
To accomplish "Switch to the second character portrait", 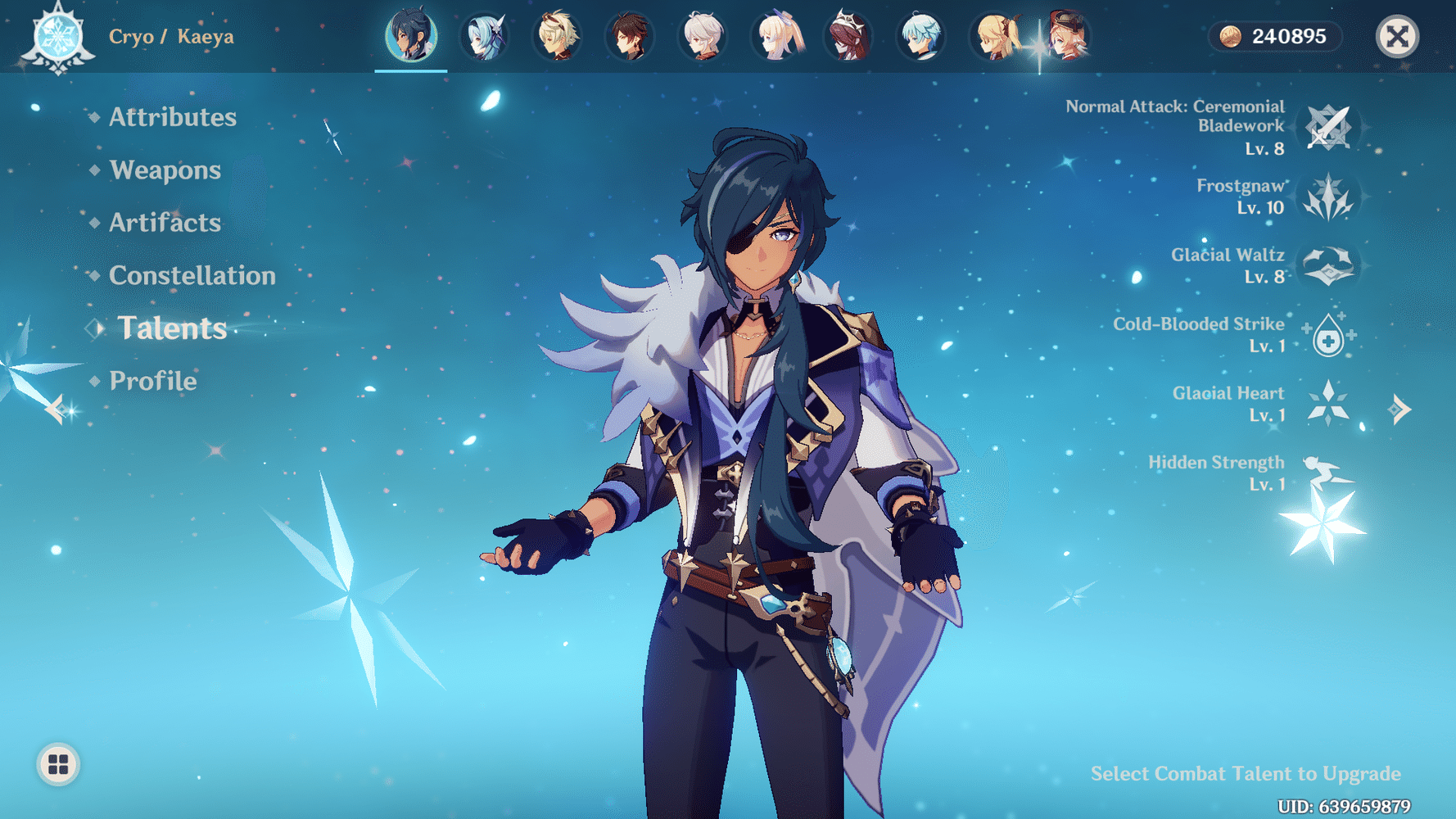I will pos(483,36).
